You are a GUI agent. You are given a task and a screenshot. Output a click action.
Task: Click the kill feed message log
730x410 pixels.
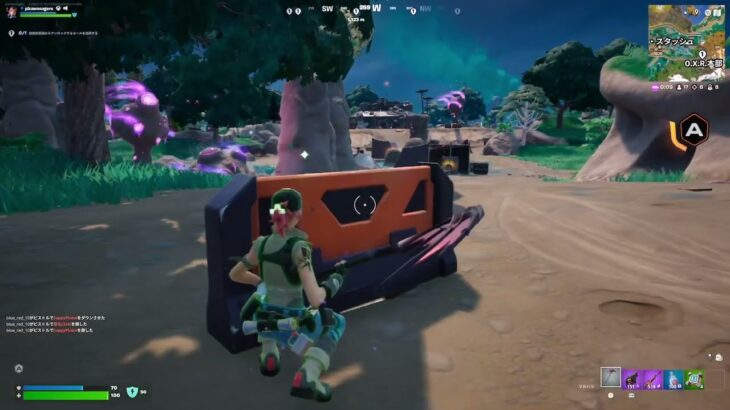(52, 322)
